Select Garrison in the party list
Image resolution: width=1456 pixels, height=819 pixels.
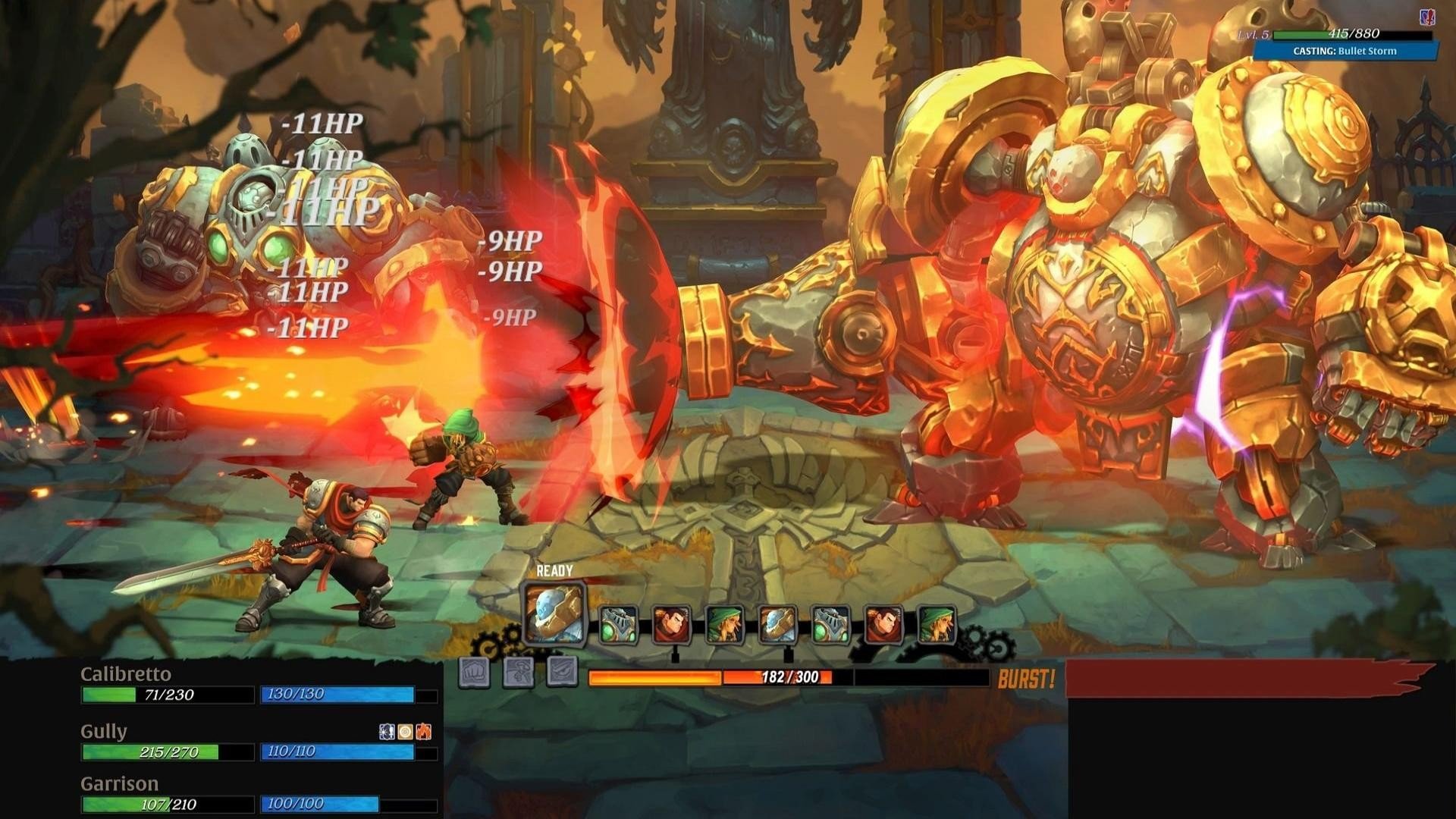pos(120,784)
